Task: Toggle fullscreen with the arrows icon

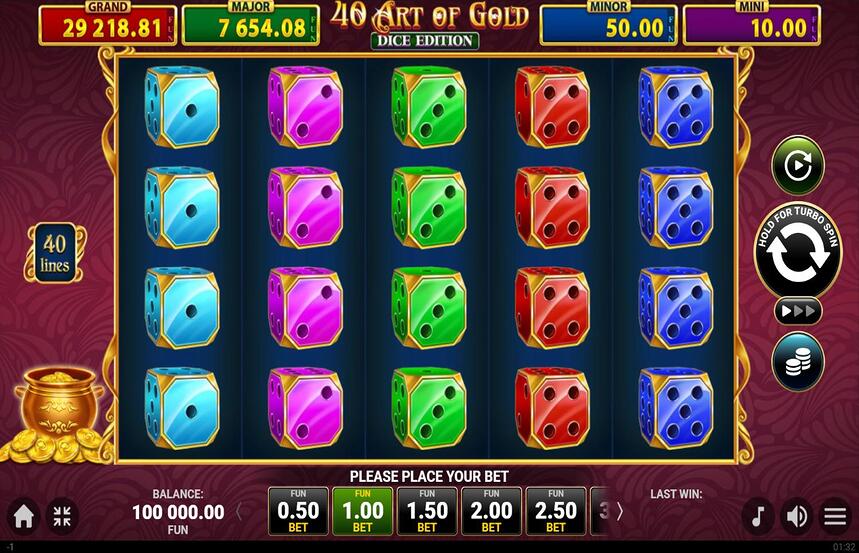Action: coord(62,516)
